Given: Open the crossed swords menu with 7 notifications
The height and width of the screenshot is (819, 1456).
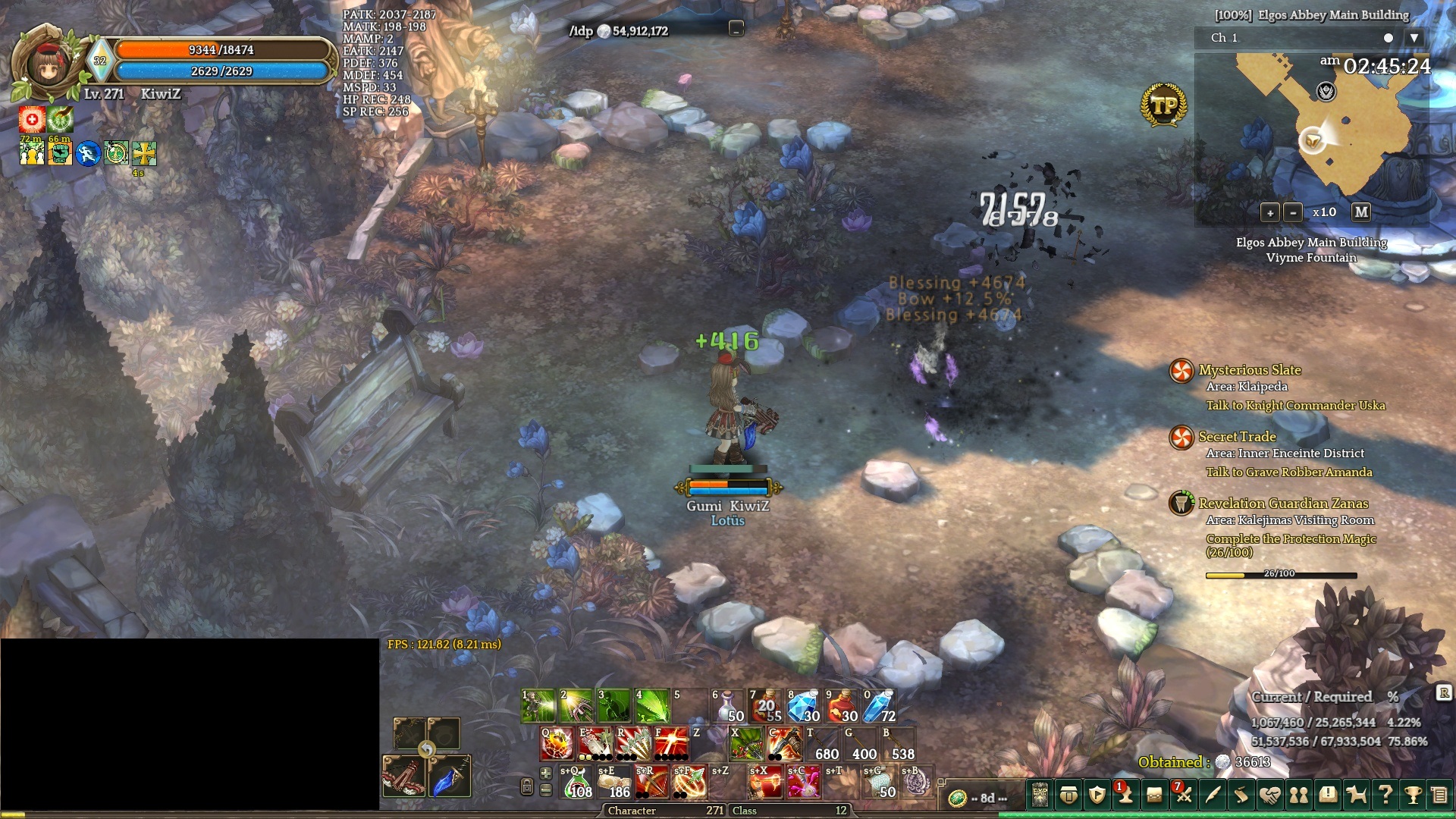Looking at the screenshot, I should [x=1183, y=795].
